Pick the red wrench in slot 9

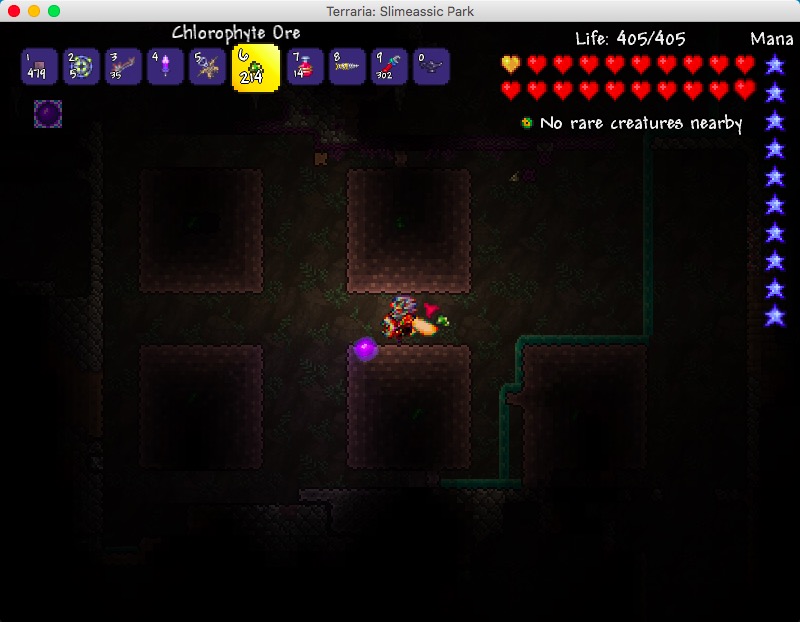(x=388, y=67)
